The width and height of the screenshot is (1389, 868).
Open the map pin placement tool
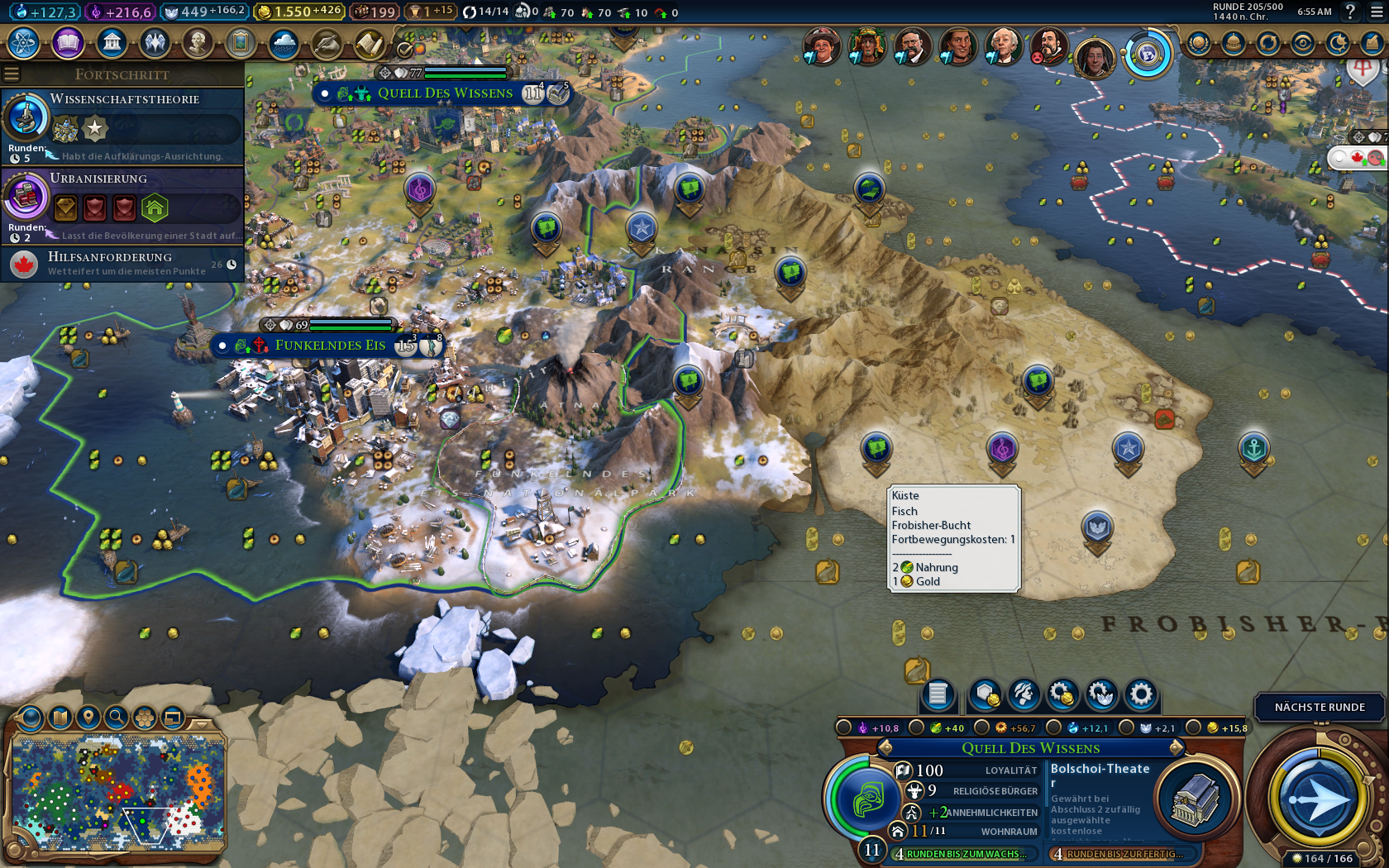tap(88, 717)
